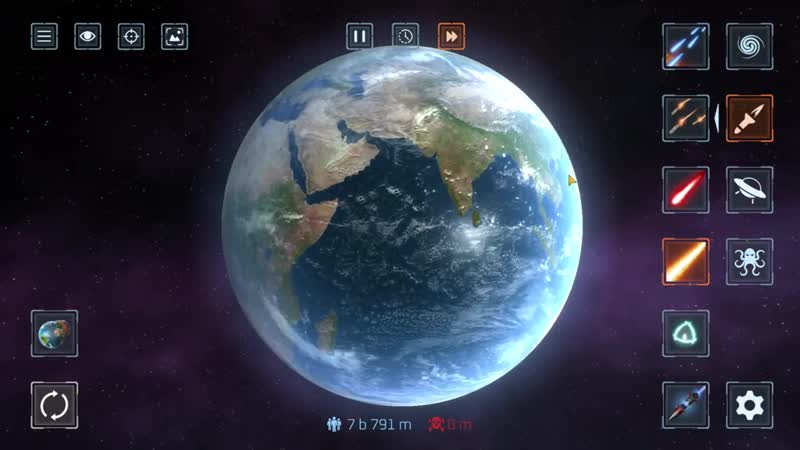
Task: Select the green triangle shield icon
Action: coord(686,333)
